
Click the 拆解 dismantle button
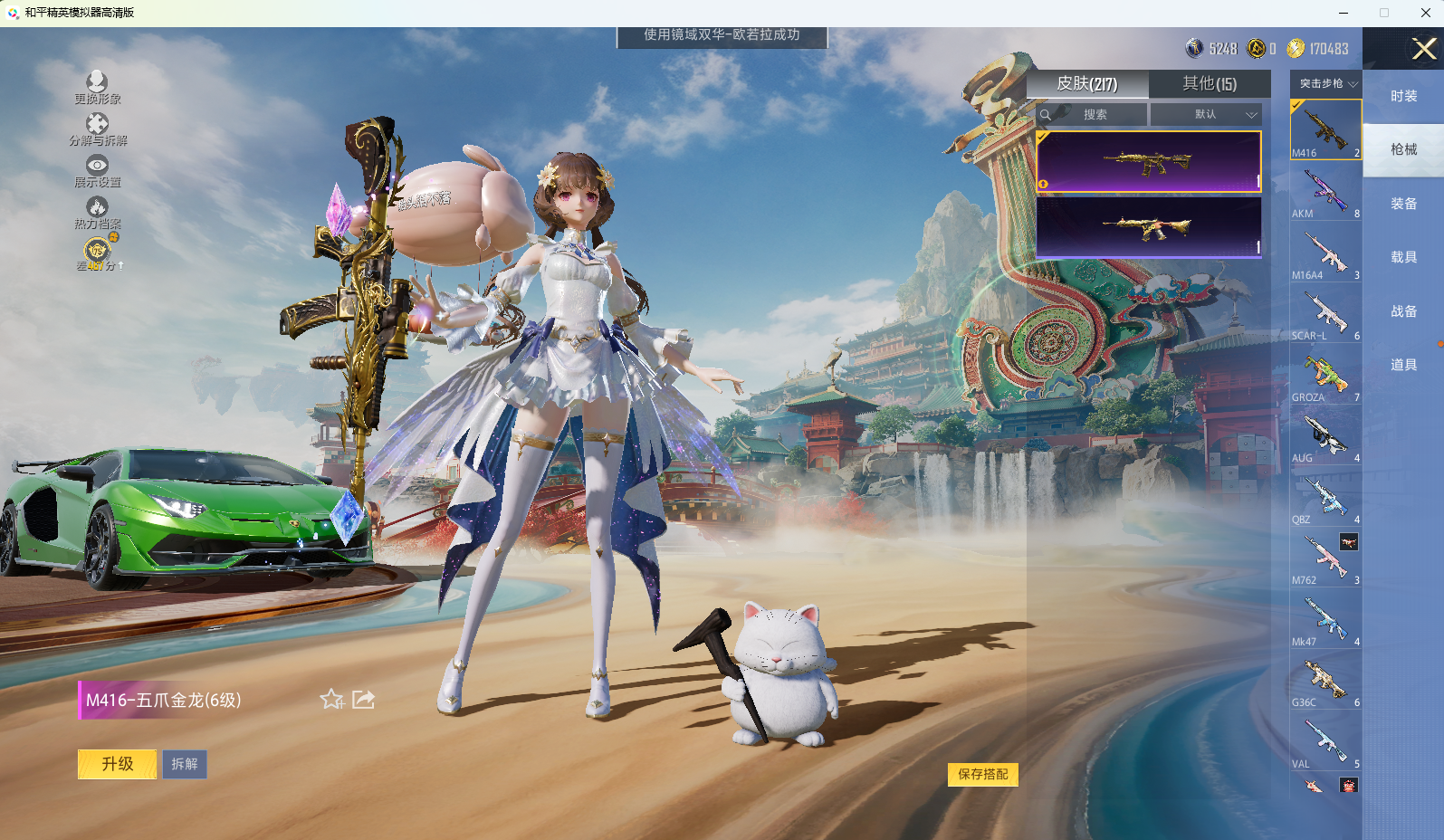pyautogui.click(x=185, y=764)
